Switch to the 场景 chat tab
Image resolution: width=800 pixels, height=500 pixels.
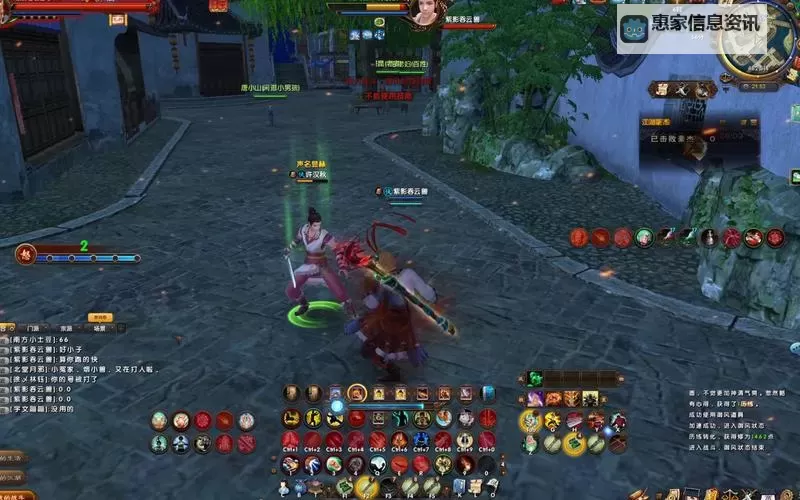point(99,327)
